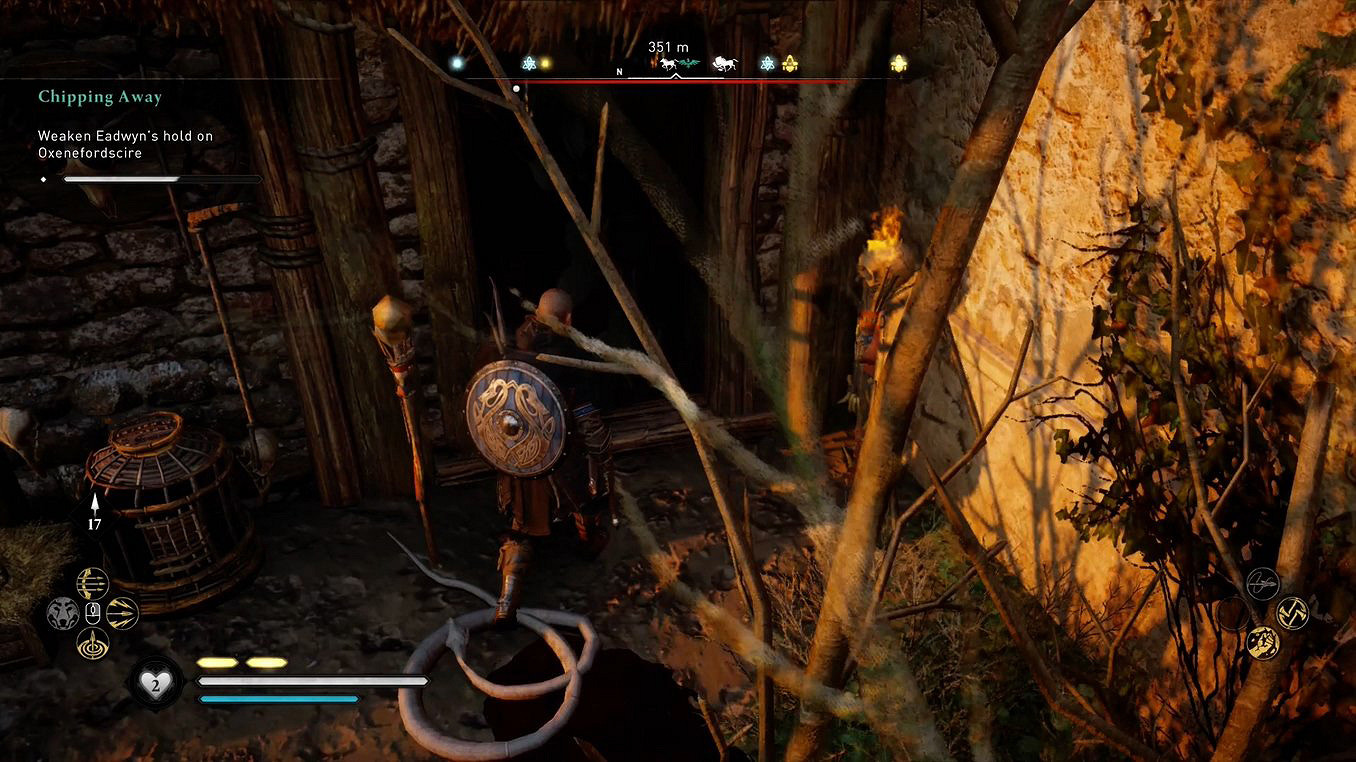Select the glowing white dot compass marker
Screen dimensions: 1356x762
click(457, 63)
